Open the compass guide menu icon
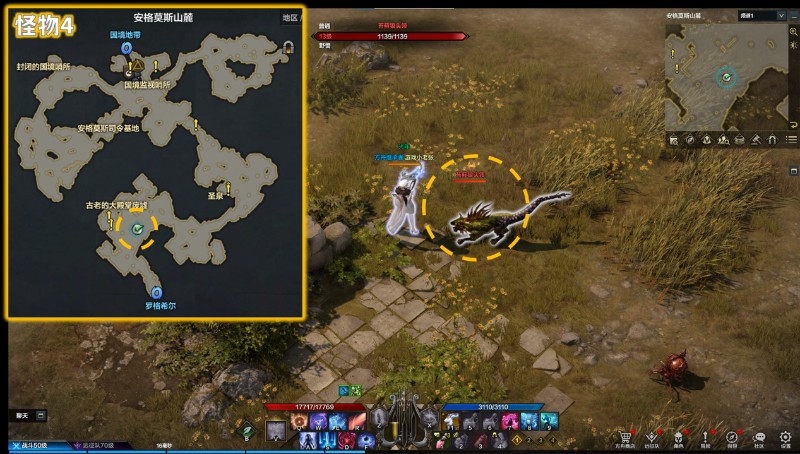 click(733, 437)
